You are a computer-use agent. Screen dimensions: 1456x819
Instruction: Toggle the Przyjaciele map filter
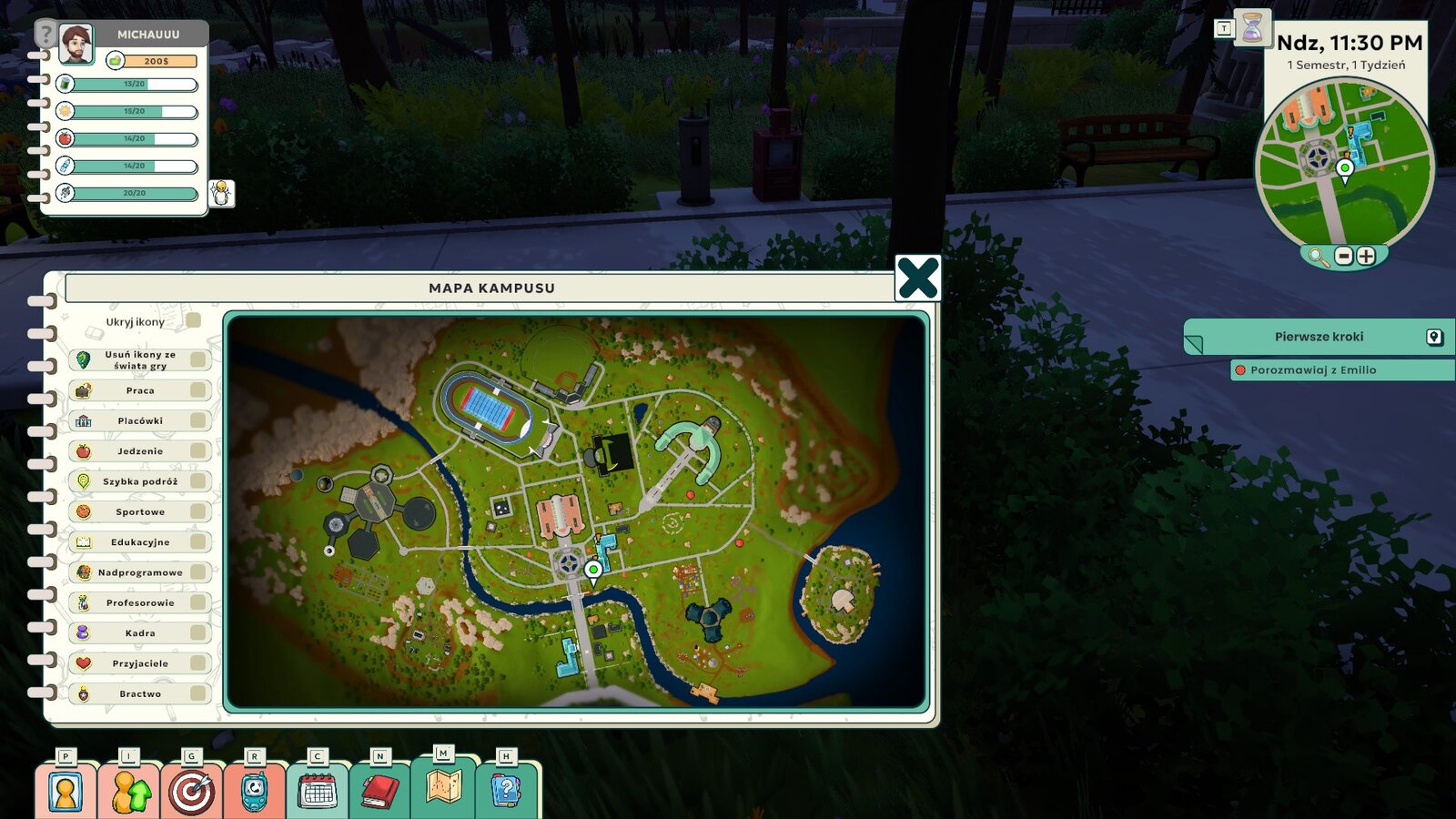click(x=197, y=663)
